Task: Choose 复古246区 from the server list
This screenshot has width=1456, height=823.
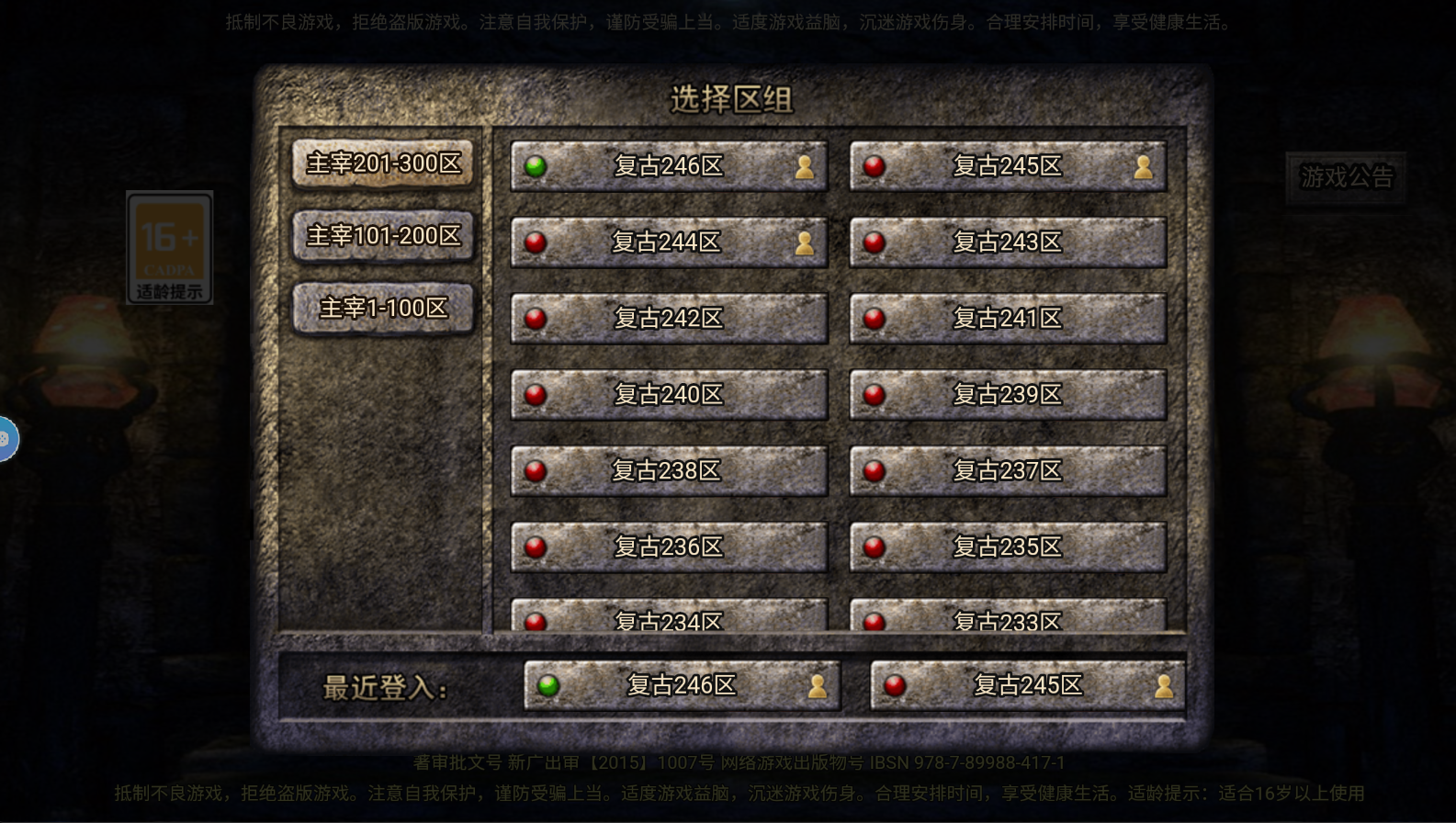Action: 669,166
